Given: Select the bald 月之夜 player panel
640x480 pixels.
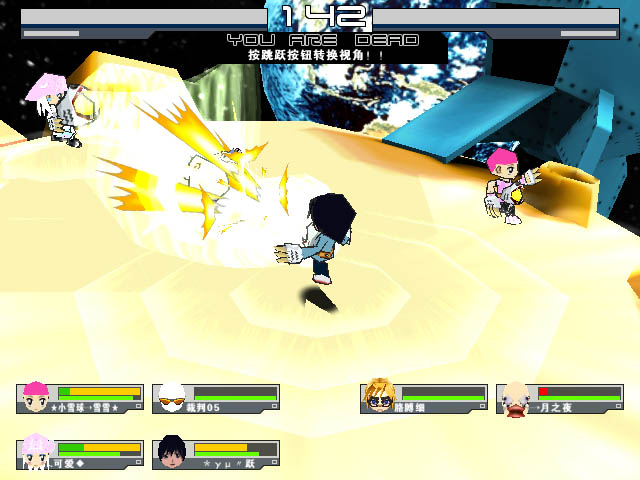Looking at the screenshot, I should point(560,398).
